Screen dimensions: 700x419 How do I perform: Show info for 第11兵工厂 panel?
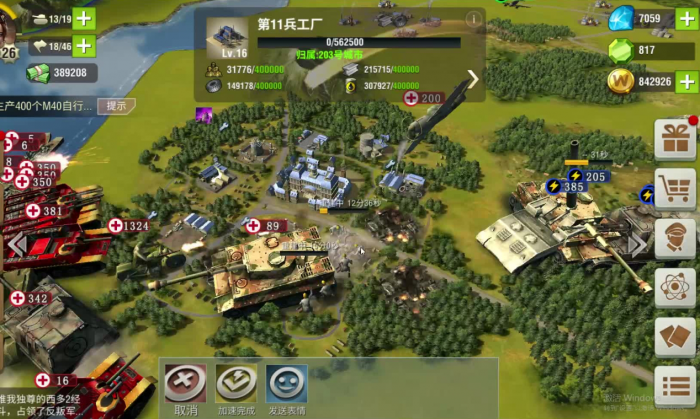pos(473,19)
